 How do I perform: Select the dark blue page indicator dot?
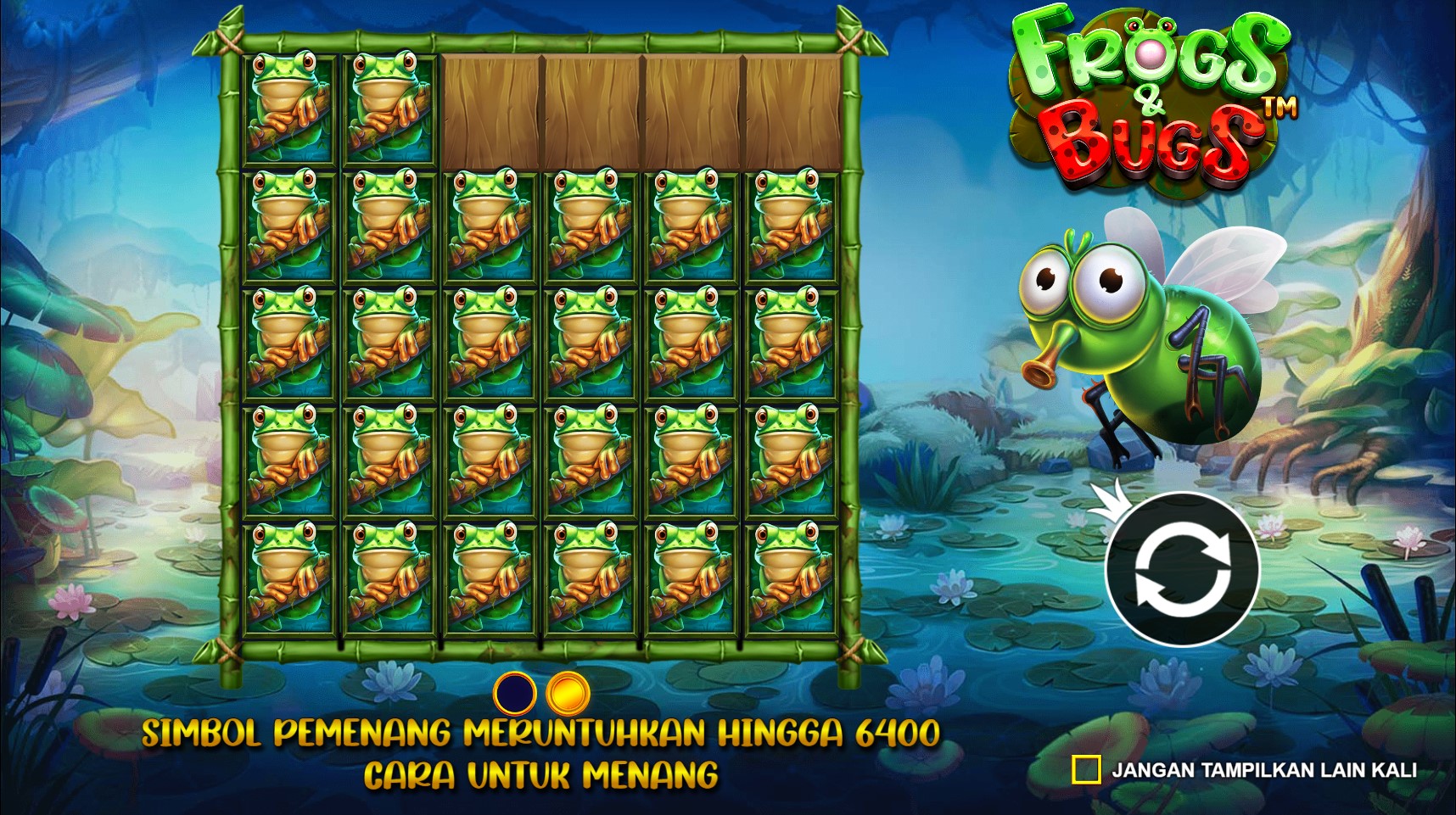pyautogui.click(x=515, y=694)
